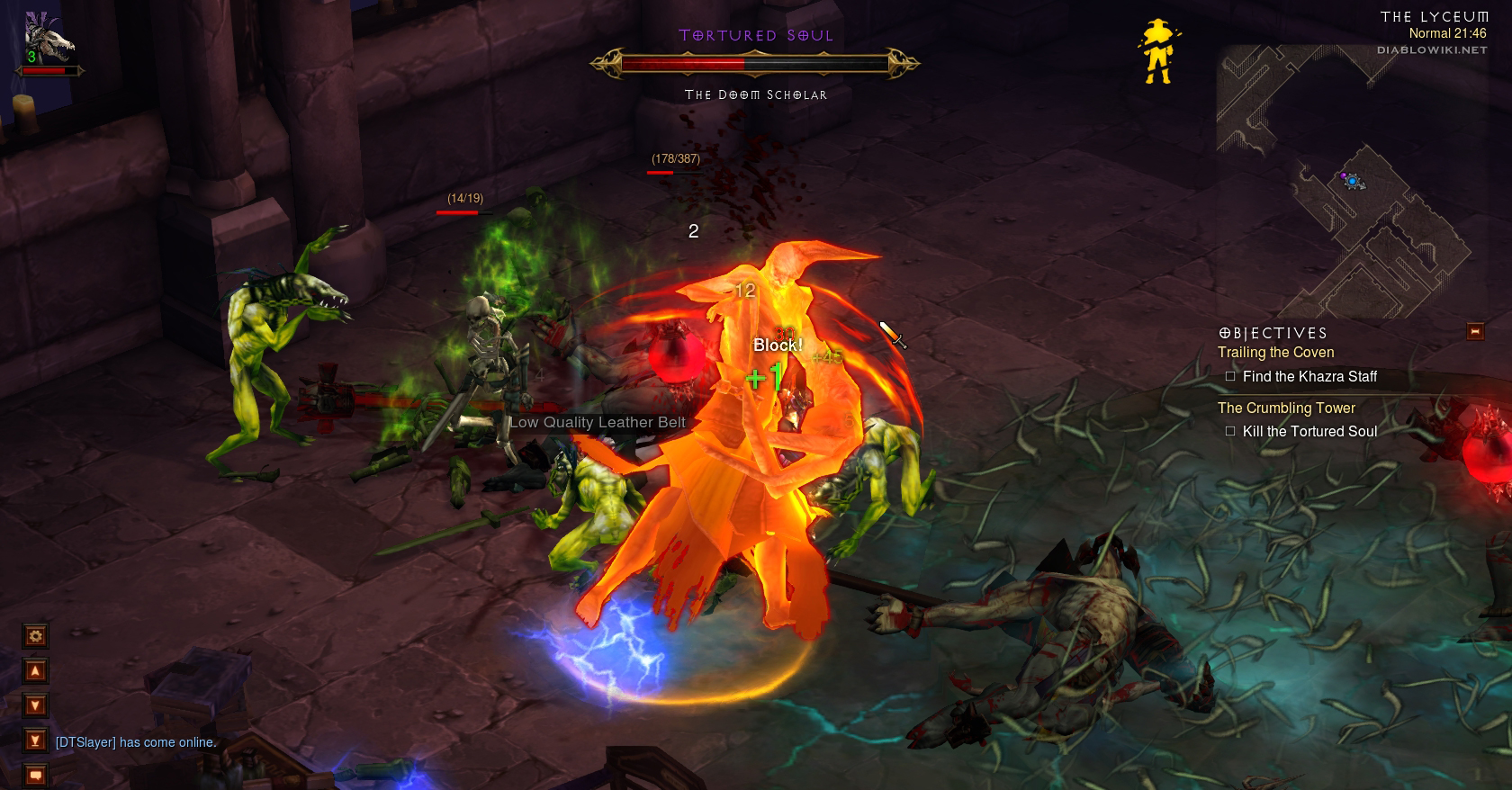The image size is (1512, 790).
Task: Pick up the Low Quality Leather Belt label
Action: click(598, 422)
